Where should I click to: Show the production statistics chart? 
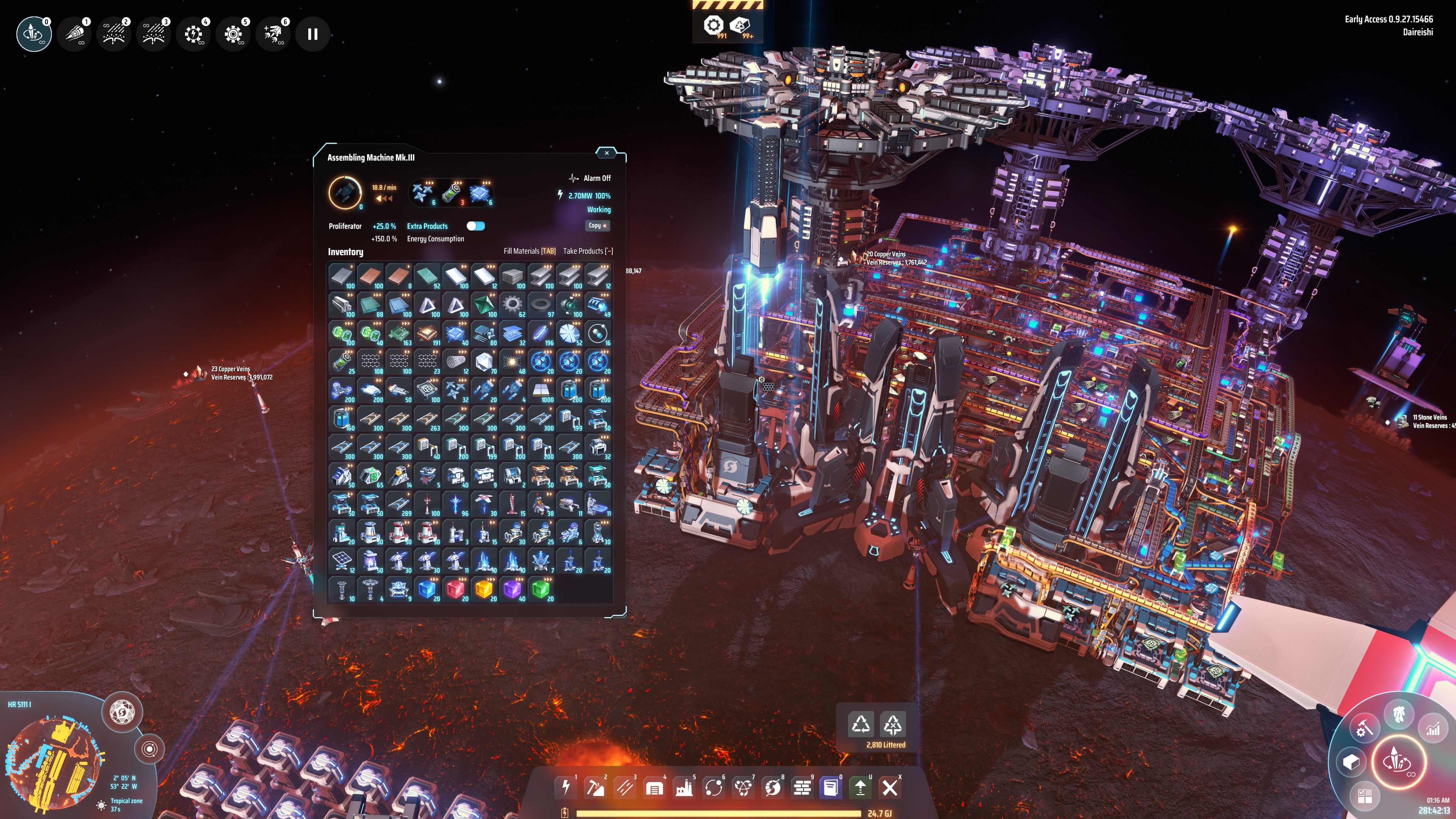(x=1433, y=729)
